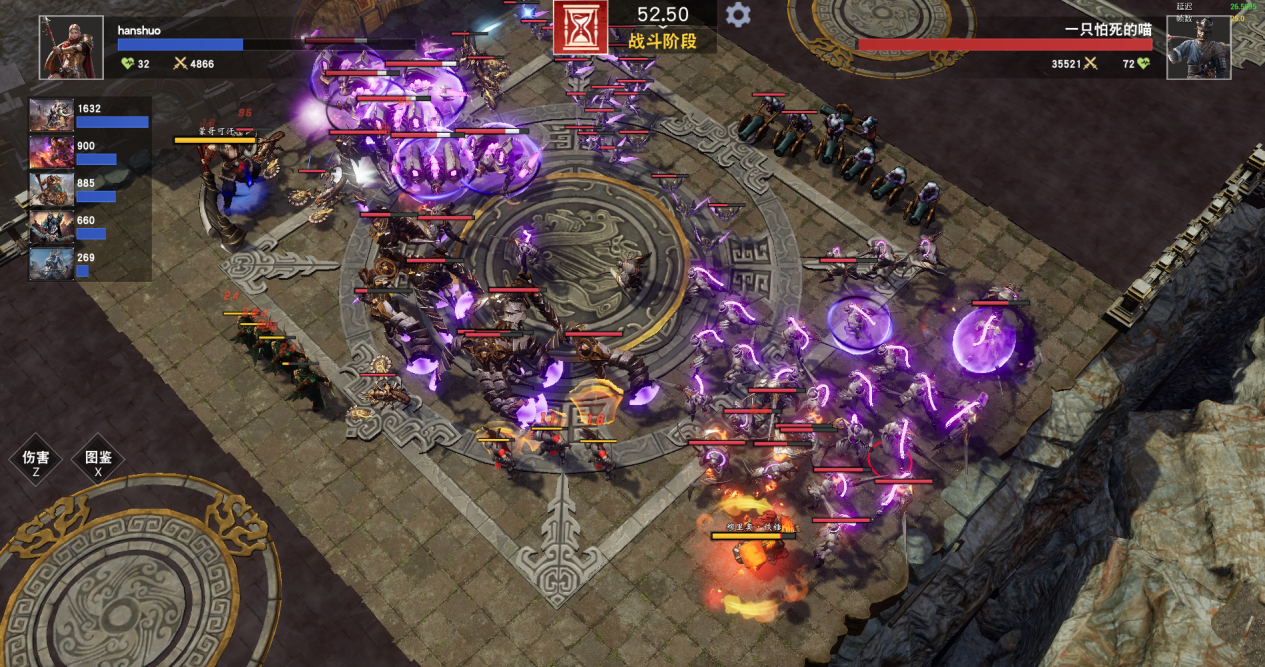Select the unit thumbnail with 1632 damage
Image resolution: width=1265 pixels, height=667 pixels.
(x=51, y=115)
